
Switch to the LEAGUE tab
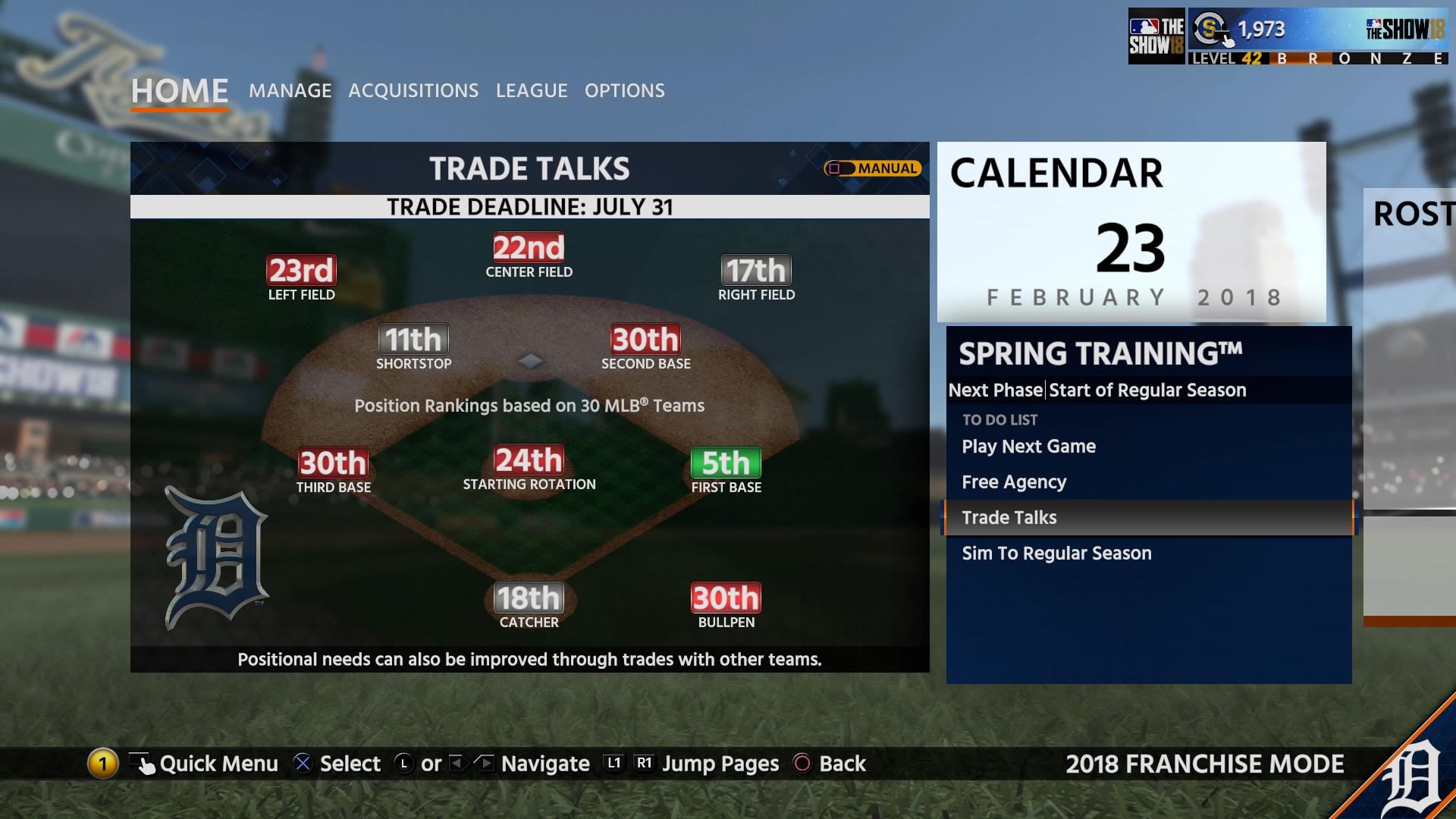pyautogui.click(x=532, y=90)
